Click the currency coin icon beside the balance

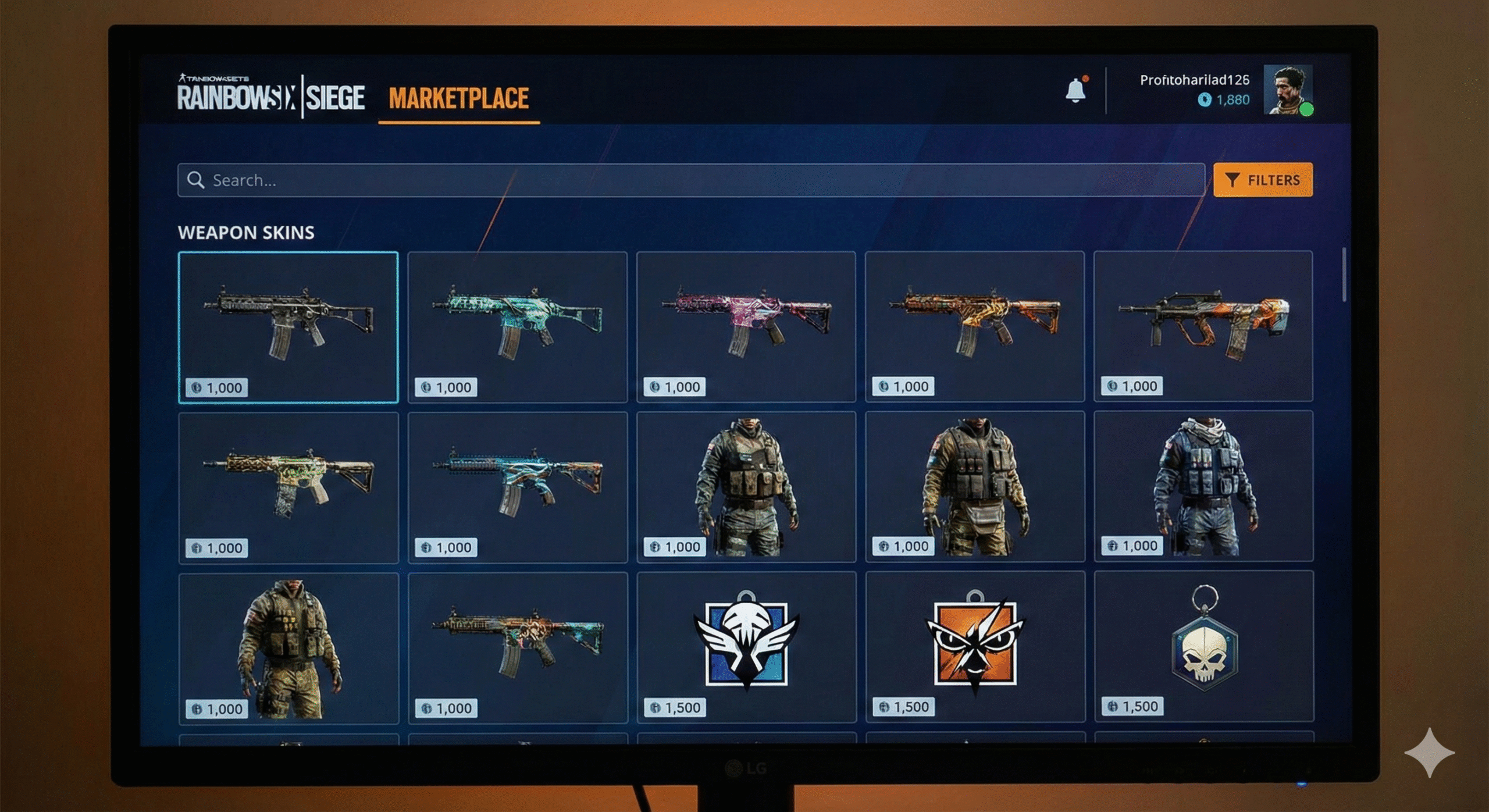[1205, 100]
